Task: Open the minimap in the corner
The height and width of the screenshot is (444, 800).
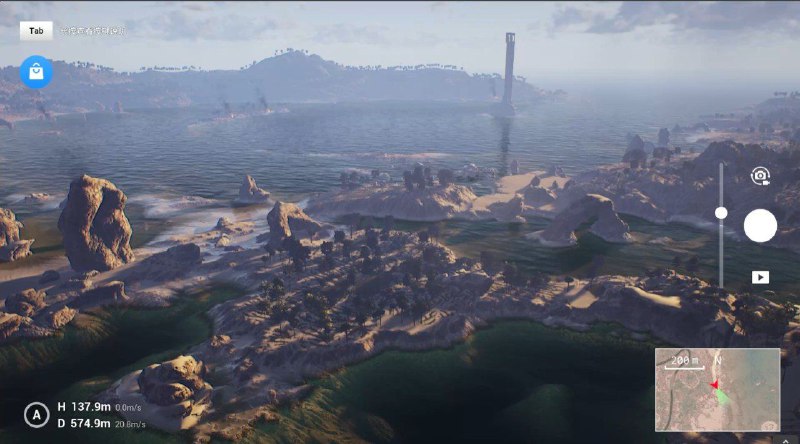Action: pyautogui.click(x=717, y=389)
